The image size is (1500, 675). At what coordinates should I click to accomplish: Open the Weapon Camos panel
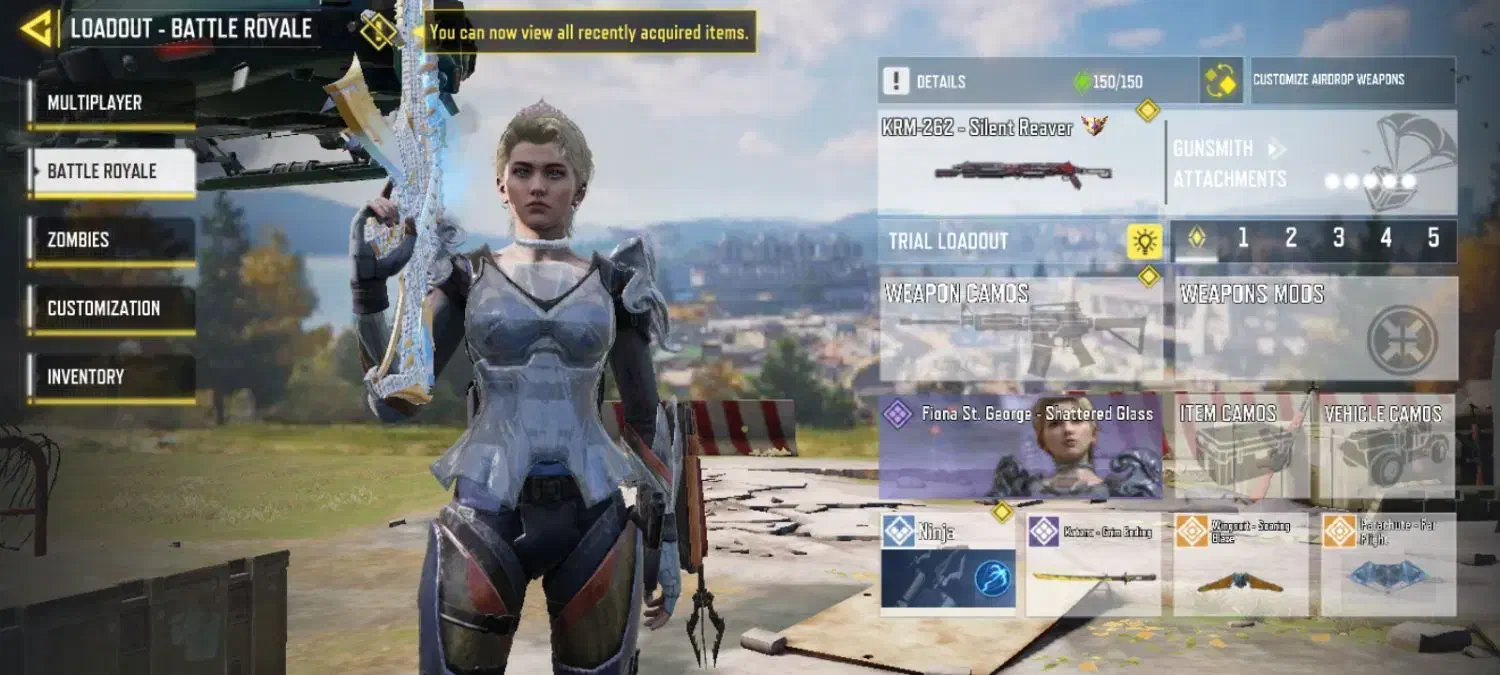[1021, 329]
